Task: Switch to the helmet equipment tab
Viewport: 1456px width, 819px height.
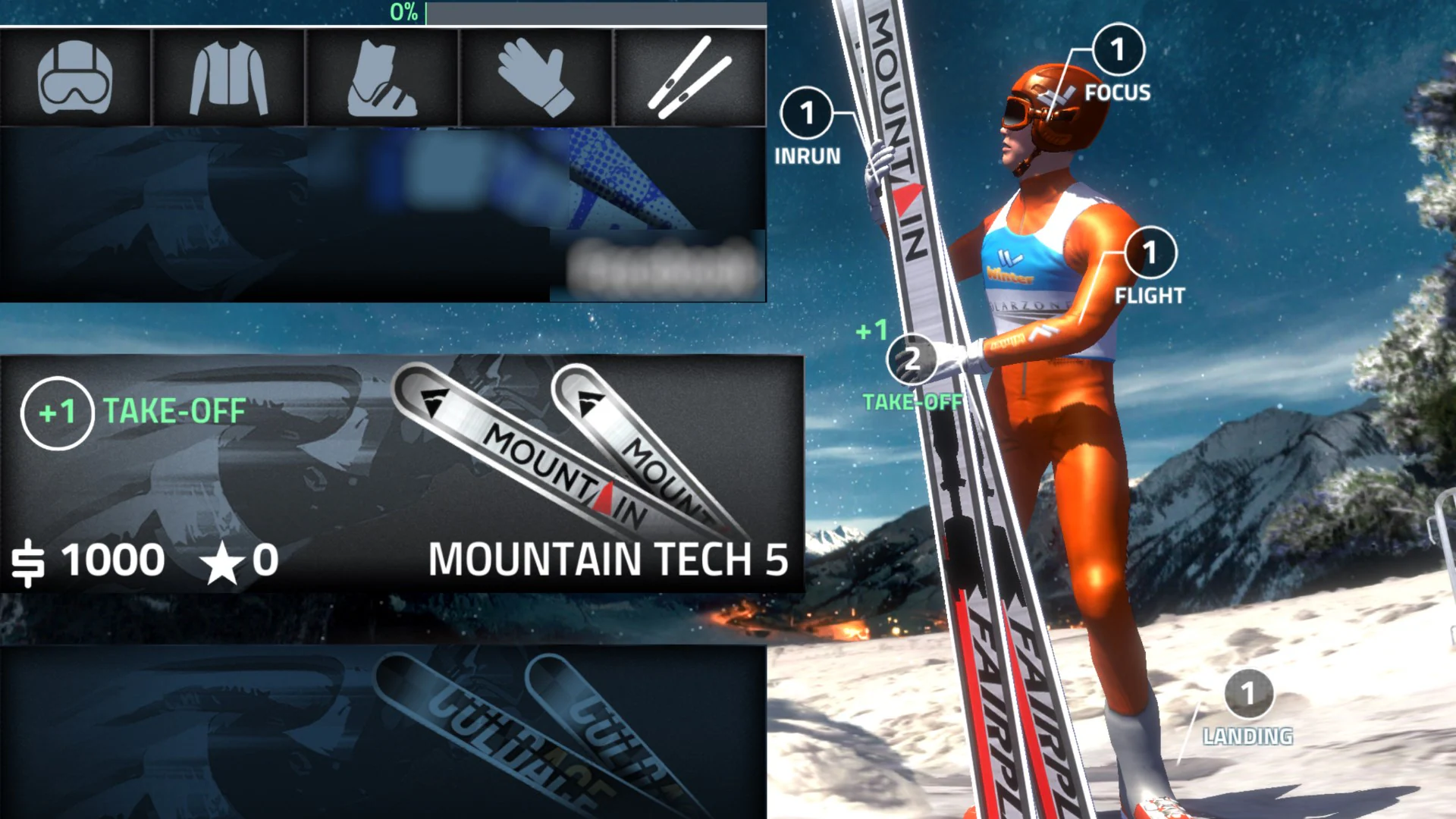Action: [x=75, y=77]
